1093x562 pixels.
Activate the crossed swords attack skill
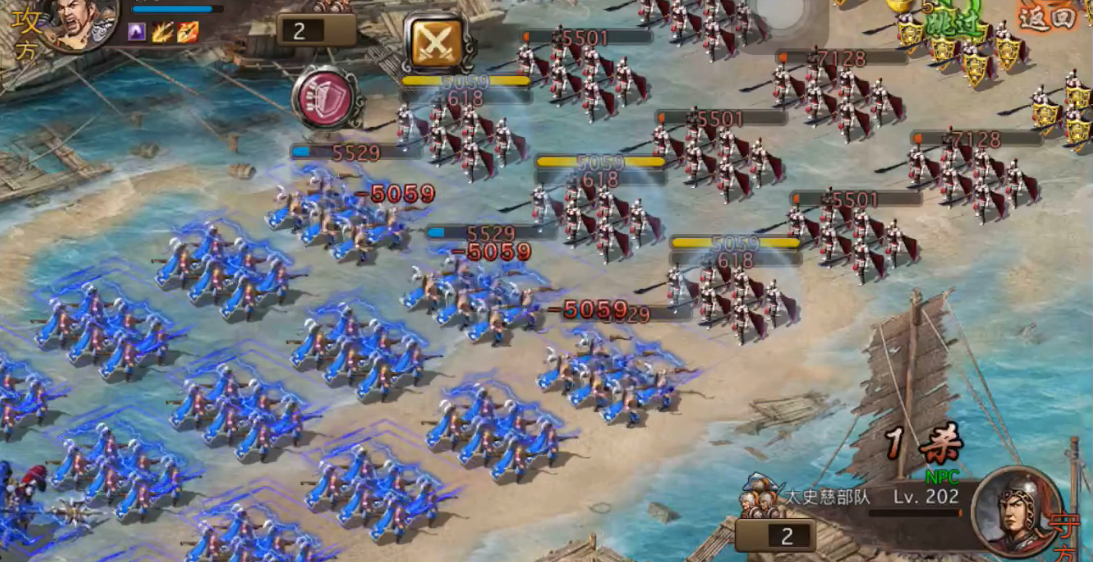437,42
